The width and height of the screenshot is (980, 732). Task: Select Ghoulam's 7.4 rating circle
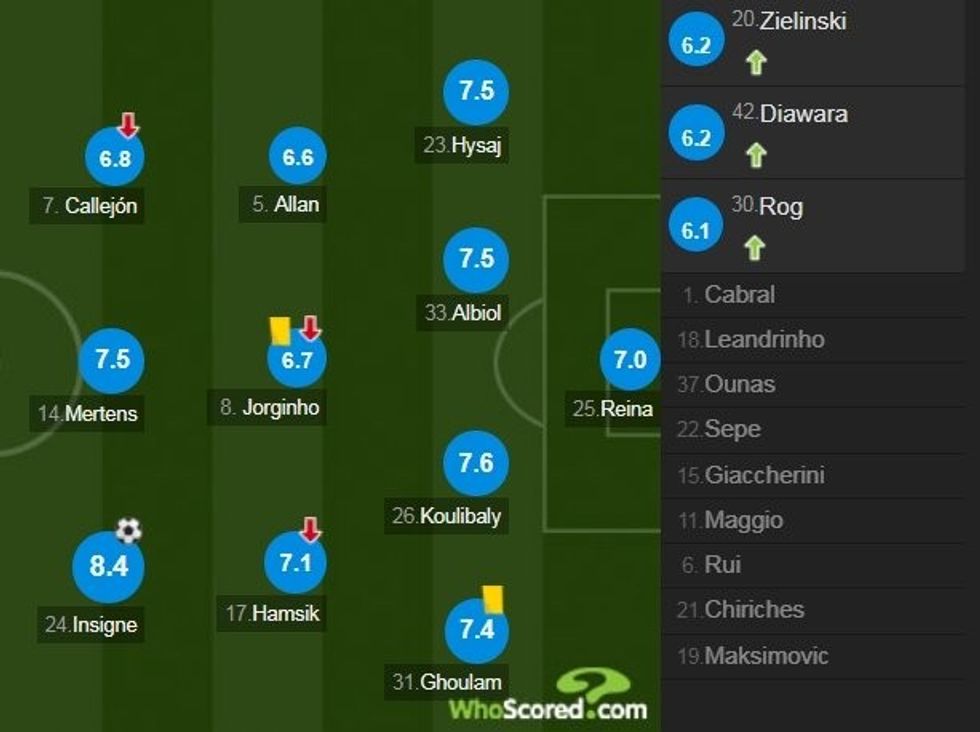click(477, 630)
